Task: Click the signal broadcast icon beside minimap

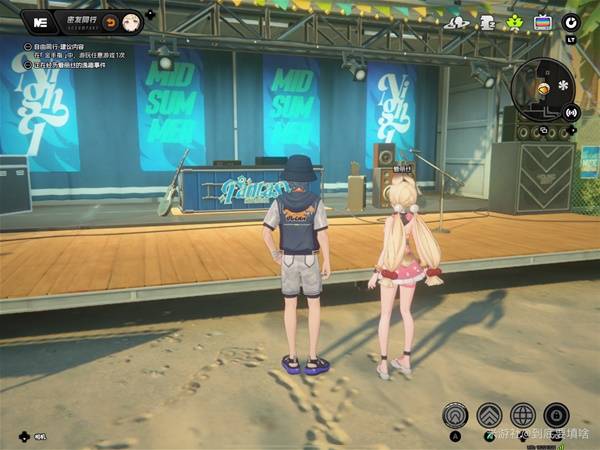Action: pyautogui.click(x=573, y=112)
